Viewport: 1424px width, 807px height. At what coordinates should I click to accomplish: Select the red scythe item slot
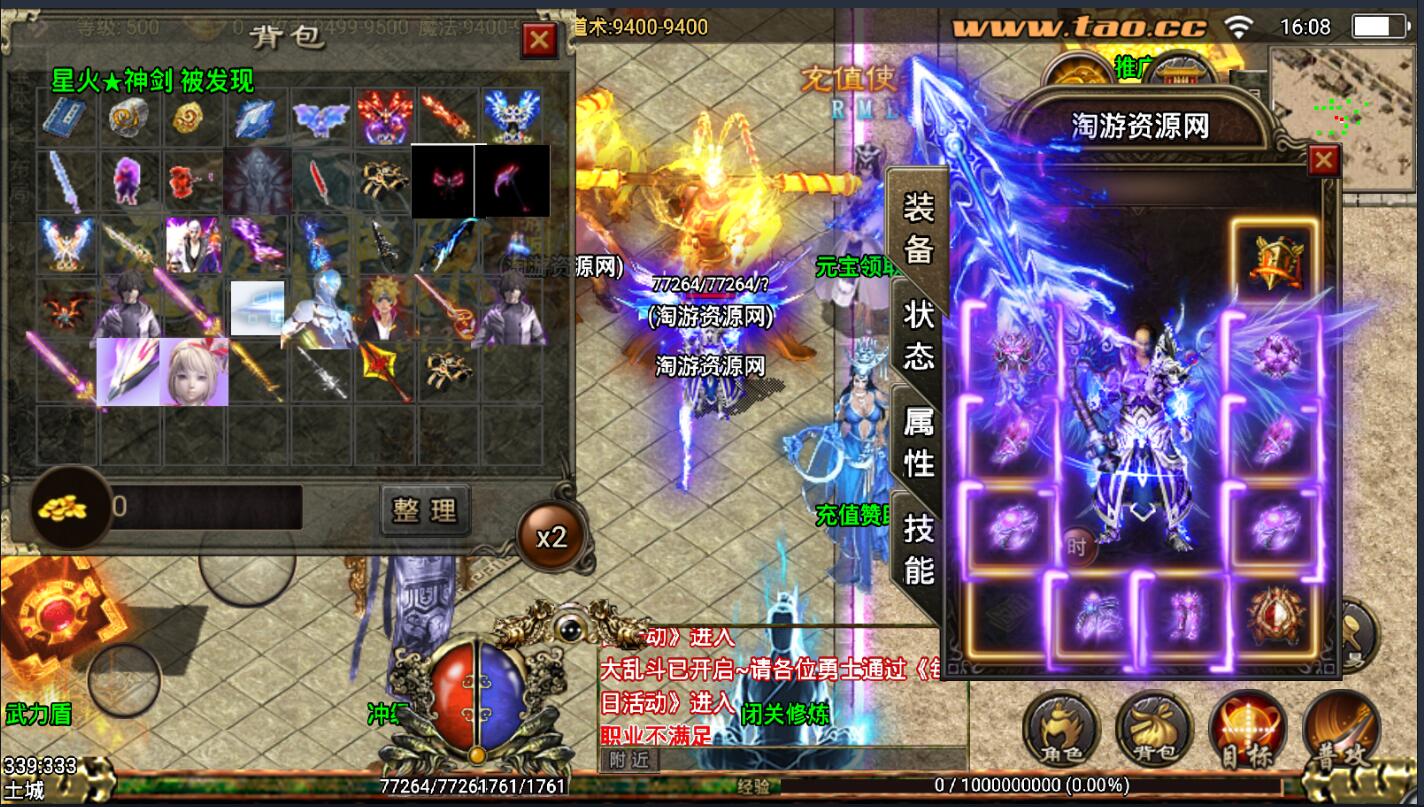point(512,181)
